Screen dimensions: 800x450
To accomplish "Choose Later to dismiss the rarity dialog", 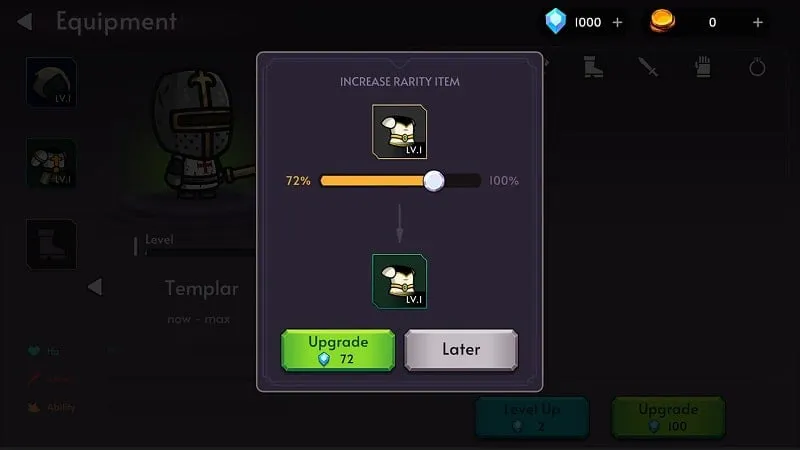I will pyautogui.click(x=461, y=350).
